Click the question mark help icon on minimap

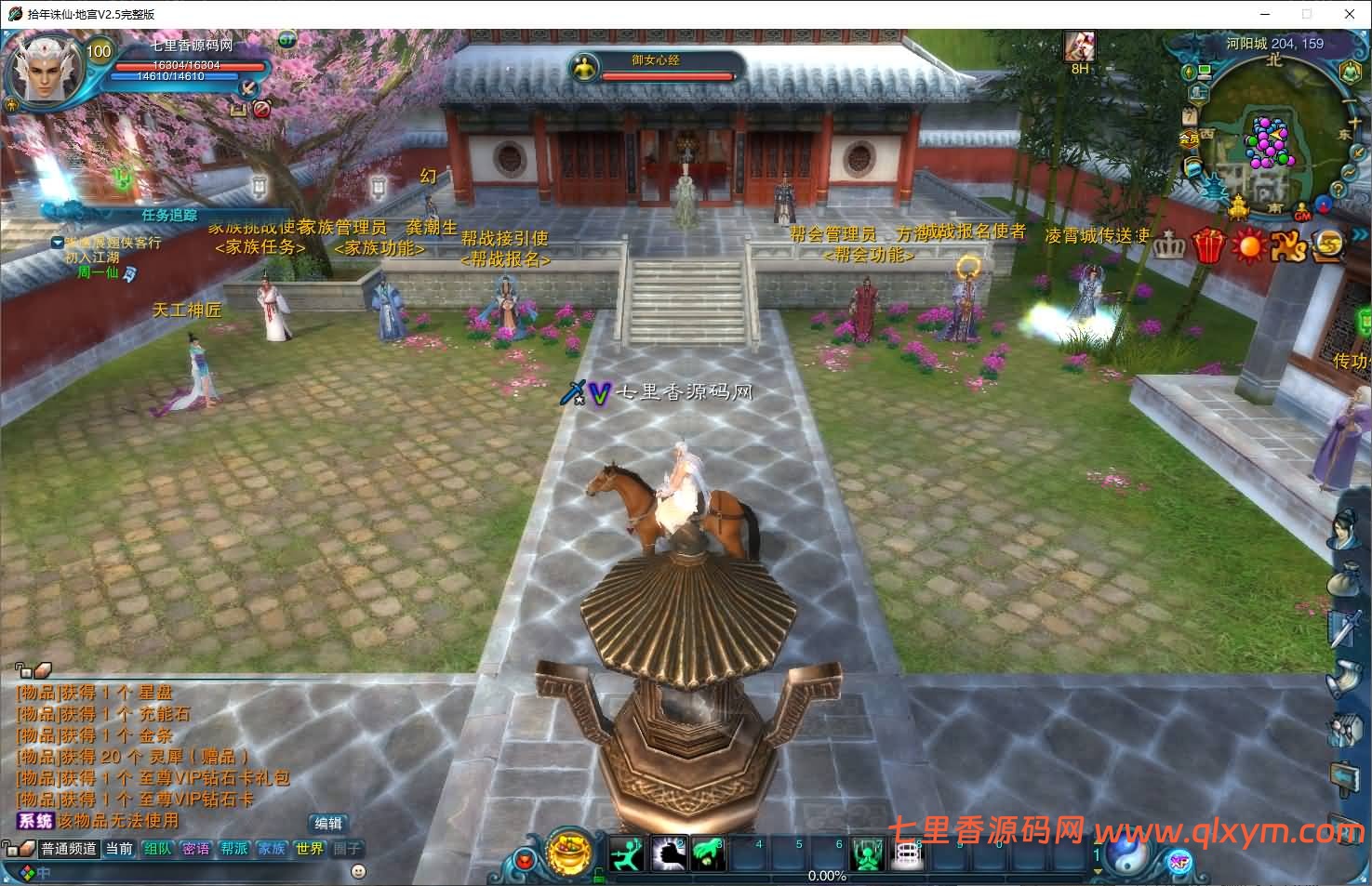point(1338,190)
